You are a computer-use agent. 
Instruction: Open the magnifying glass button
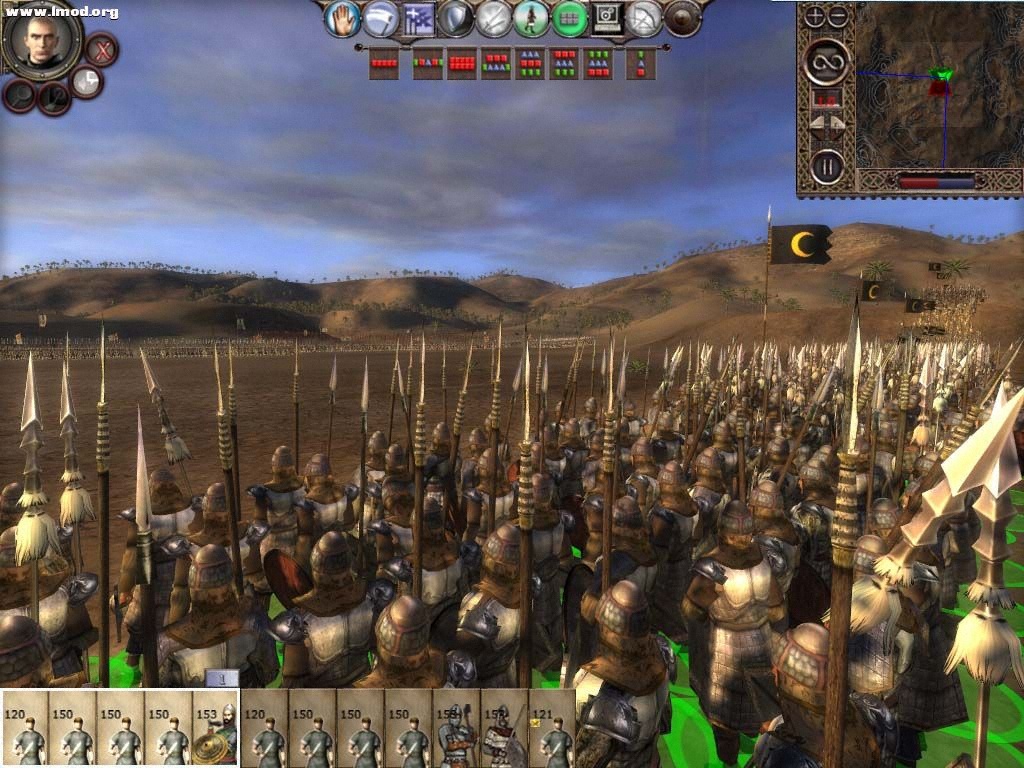[x=19, y=95]
